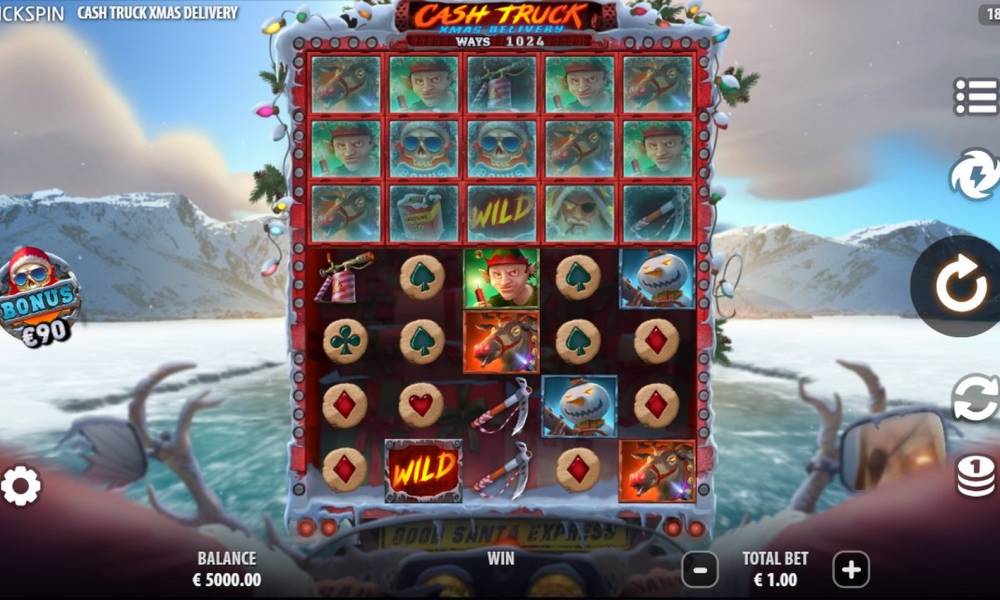Open the gear settings menu
This screenshot has height=600, width=1000.
[x=21, y=486]
